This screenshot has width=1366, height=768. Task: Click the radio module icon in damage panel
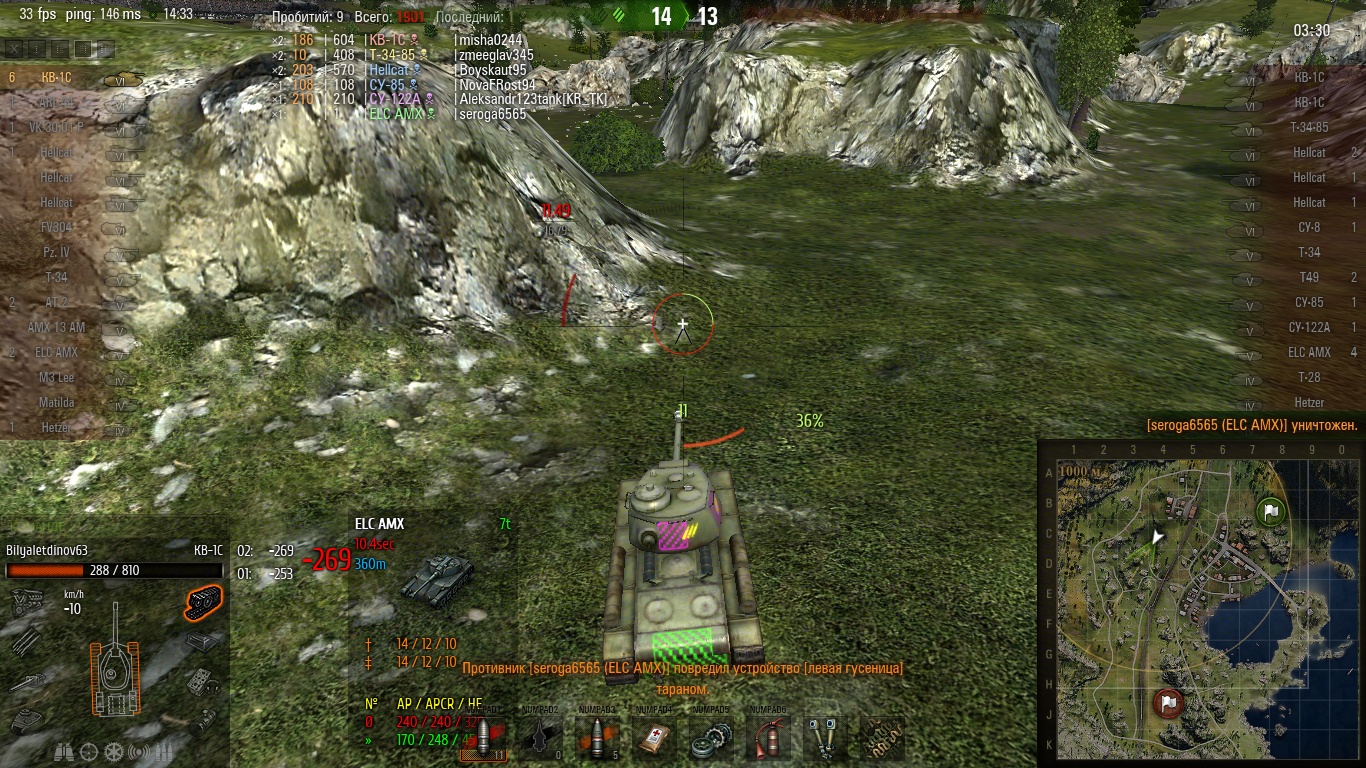coord(203,682)
